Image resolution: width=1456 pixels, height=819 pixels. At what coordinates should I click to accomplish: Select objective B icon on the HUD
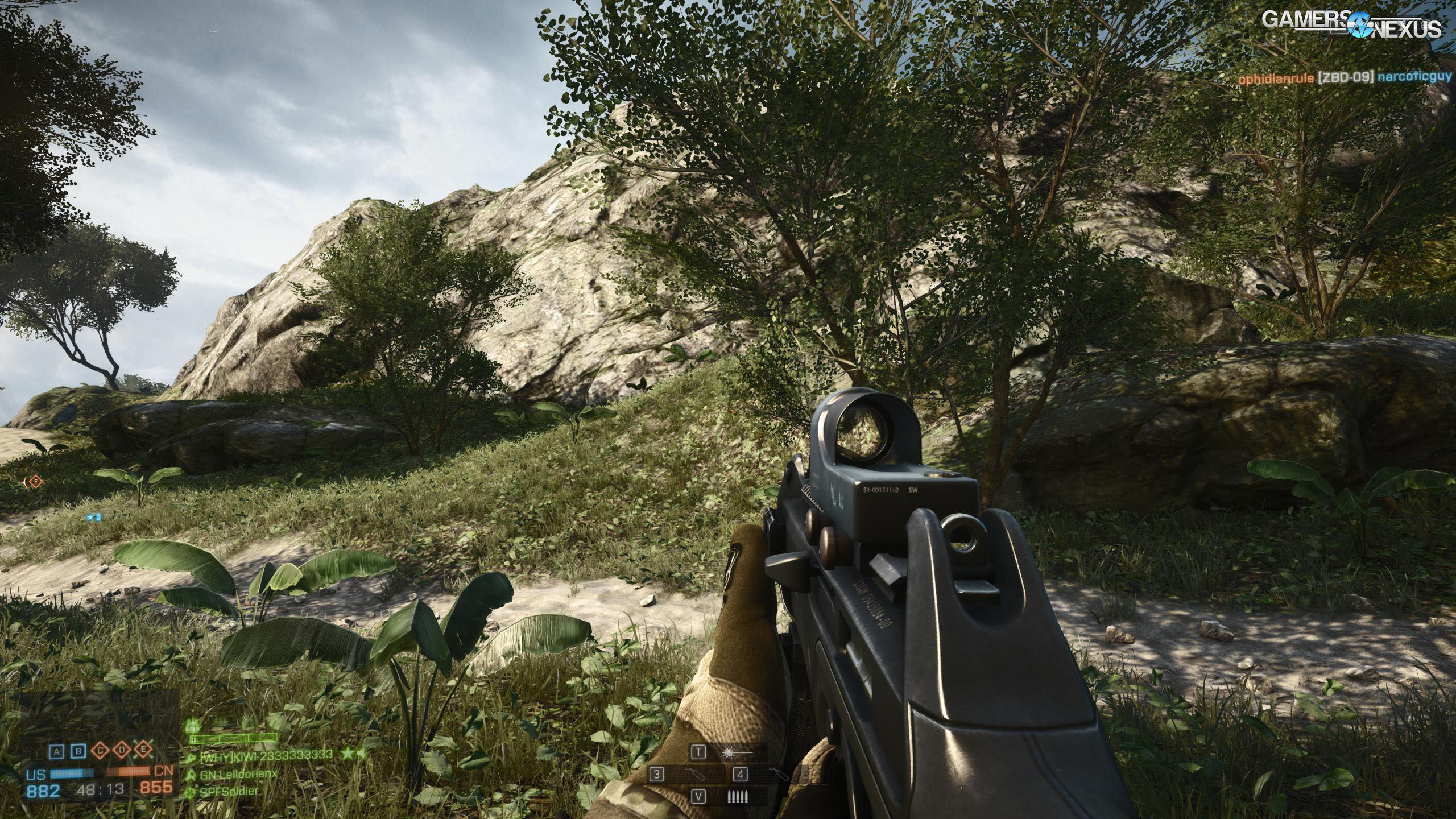(78, 751)
